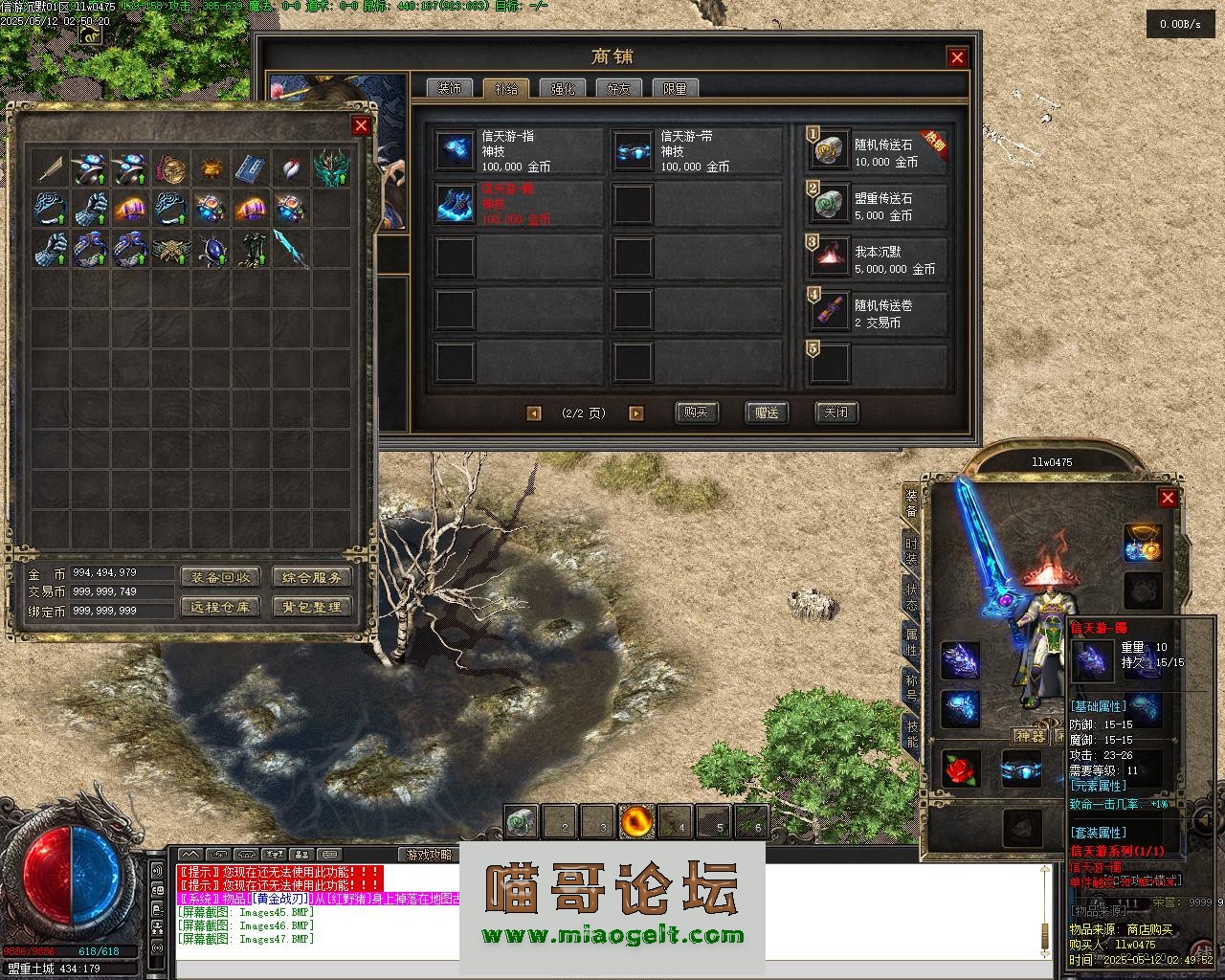Choose the 信天游-指 shop item
The image size is (1225, 980).
[518, 151]
